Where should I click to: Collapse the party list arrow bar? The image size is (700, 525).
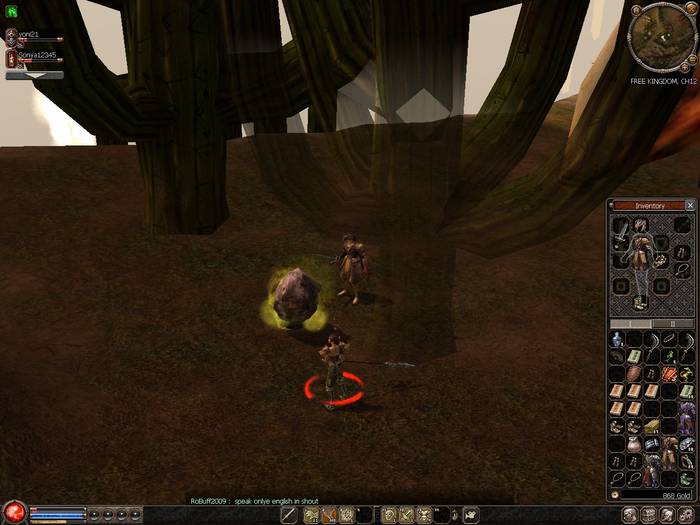click(34, 75)
